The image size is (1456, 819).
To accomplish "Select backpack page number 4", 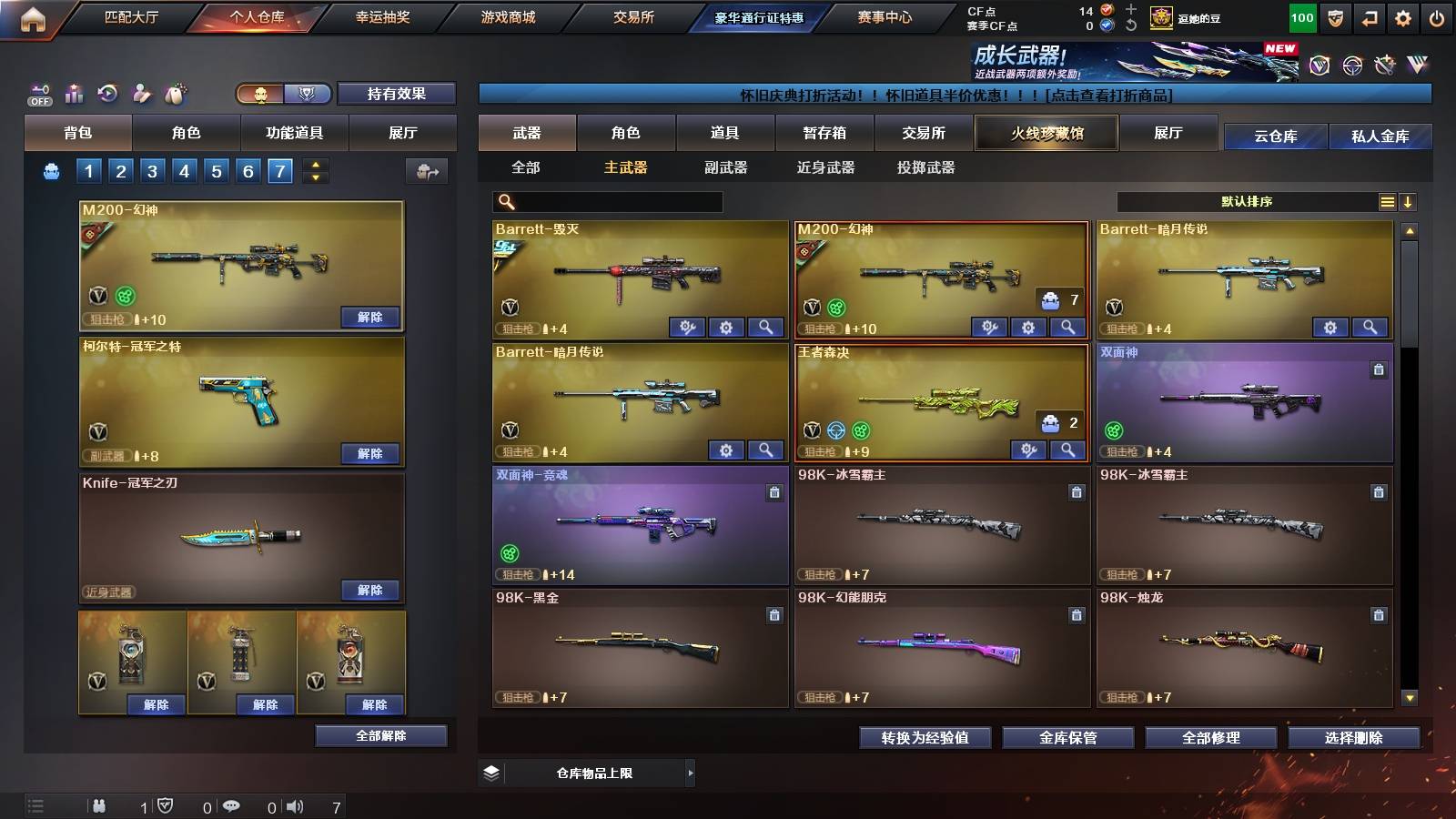I will [x=184, y=170].
